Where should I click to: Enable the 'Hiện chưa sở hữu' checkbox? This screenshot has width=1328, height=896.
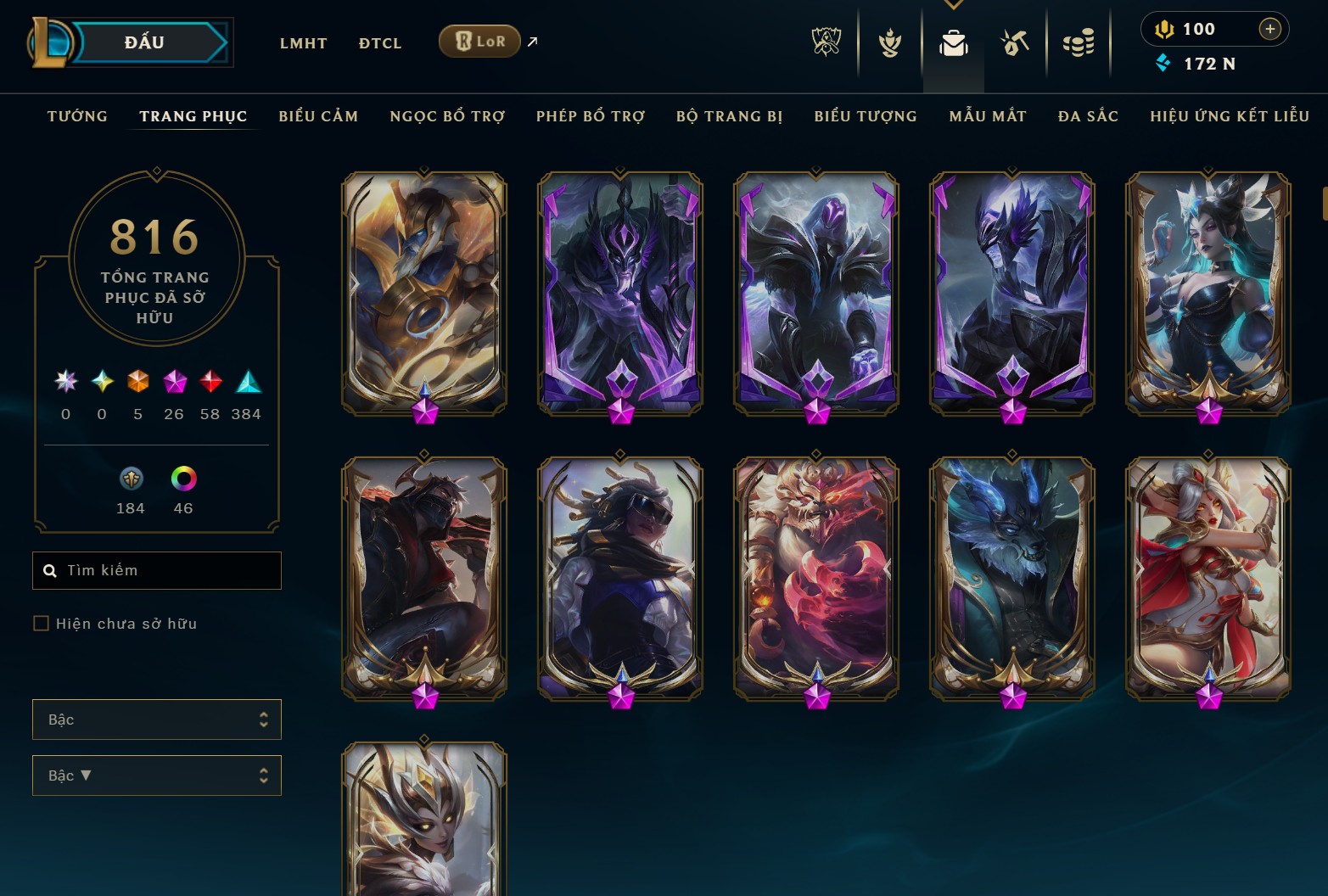(40, 623)
